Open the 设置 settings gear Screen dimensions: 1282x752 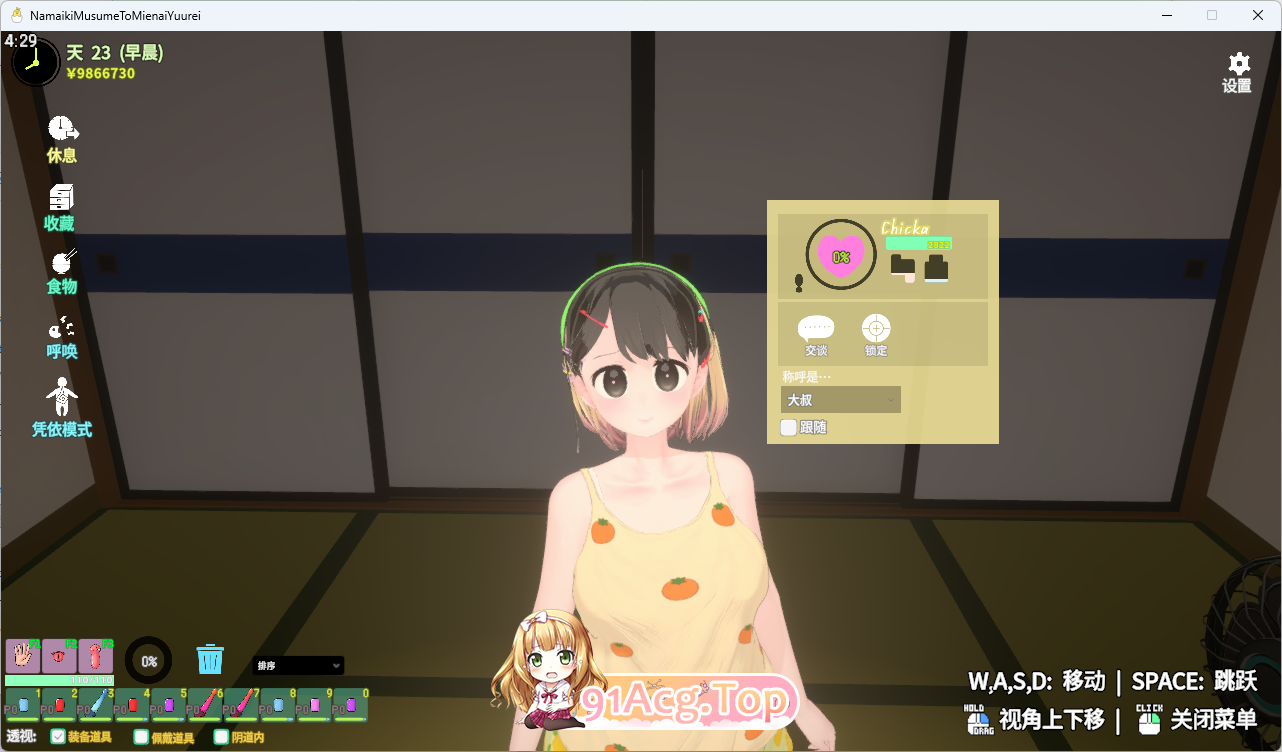point(1236,65)
